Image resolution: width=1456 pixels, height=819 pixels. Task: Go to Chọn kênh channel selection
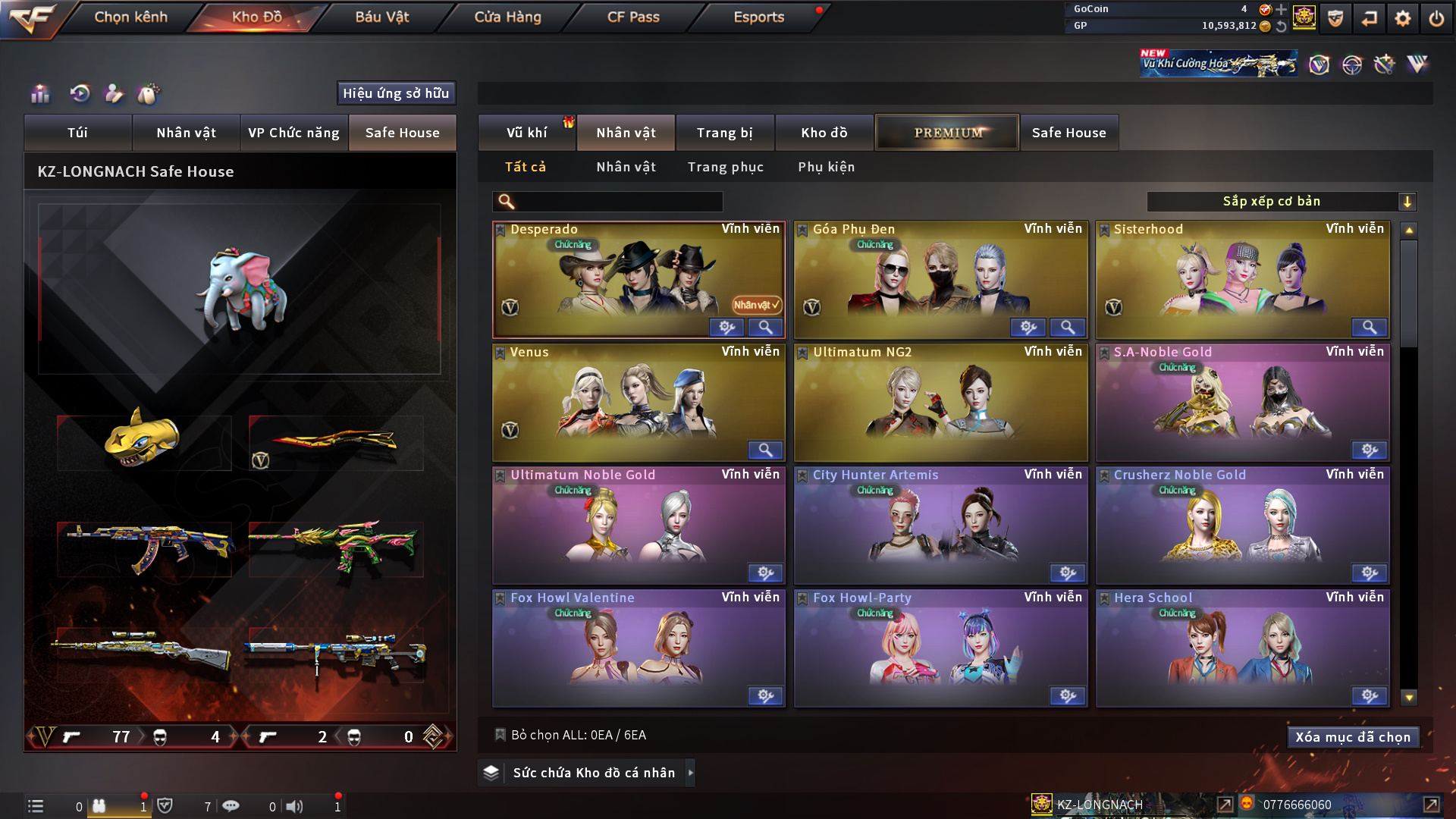(x=130, y=17)
